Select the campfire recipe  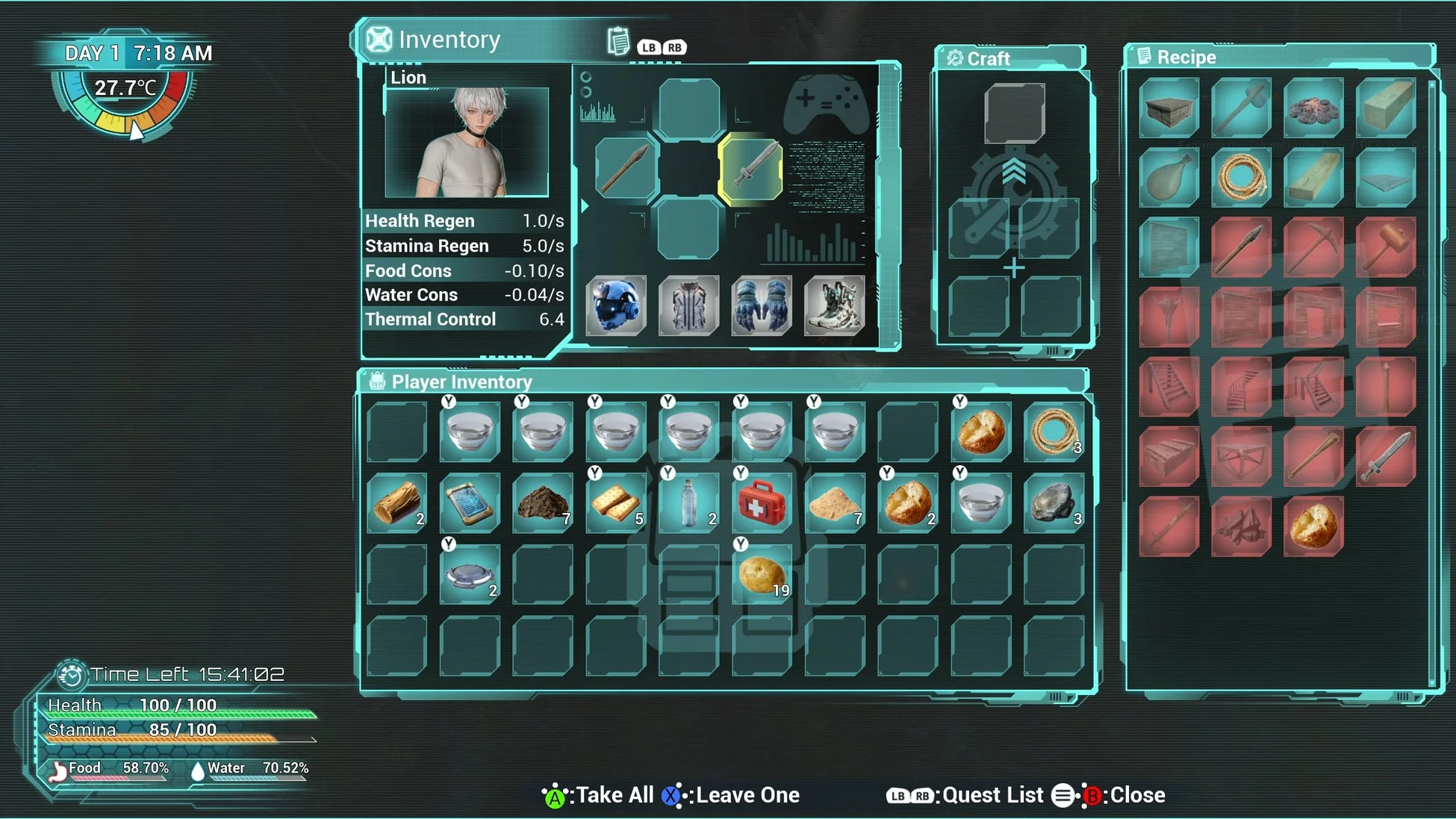(1313, 108)
